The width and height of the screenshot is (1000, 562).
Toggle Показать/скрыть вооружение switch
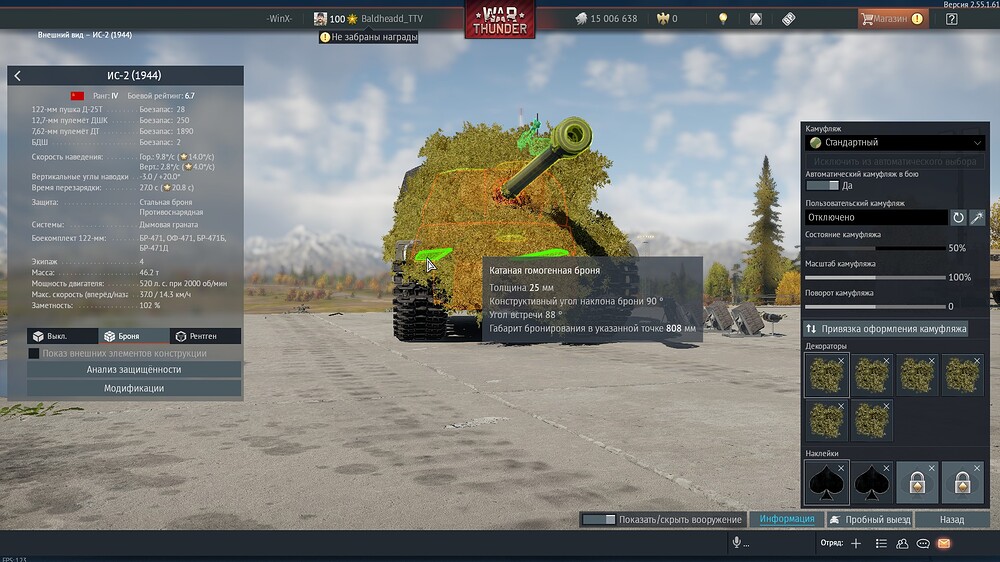pyautogui.click(x=599, y=520)
